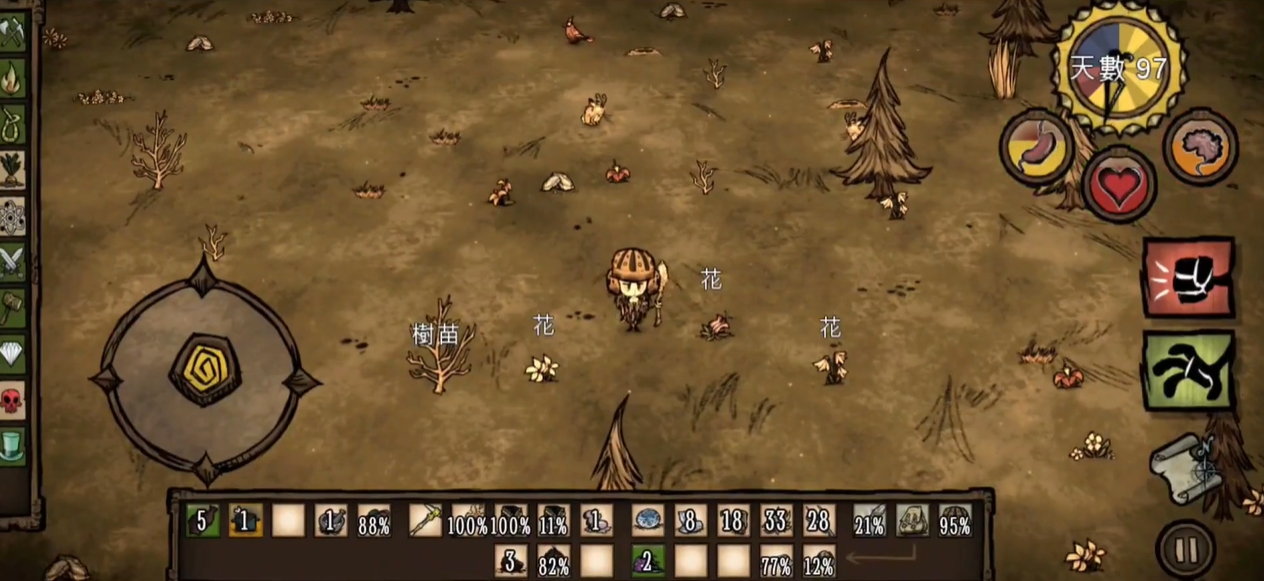The height and width of the screenshot is (581, 1264).
Task: Open the Light (flame) crafting tab
Action: [12, 79]
